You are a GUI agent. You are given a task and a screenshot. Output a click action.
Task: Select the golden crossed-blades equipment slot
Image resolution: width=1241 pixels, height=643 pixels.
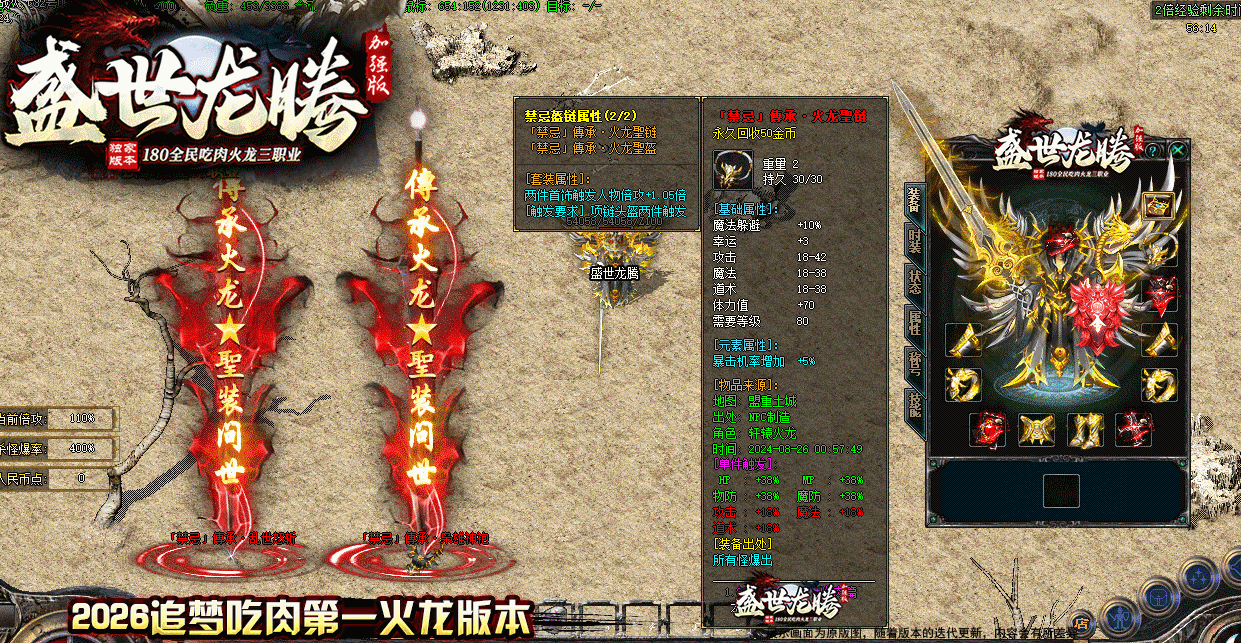coord(1036,430)
